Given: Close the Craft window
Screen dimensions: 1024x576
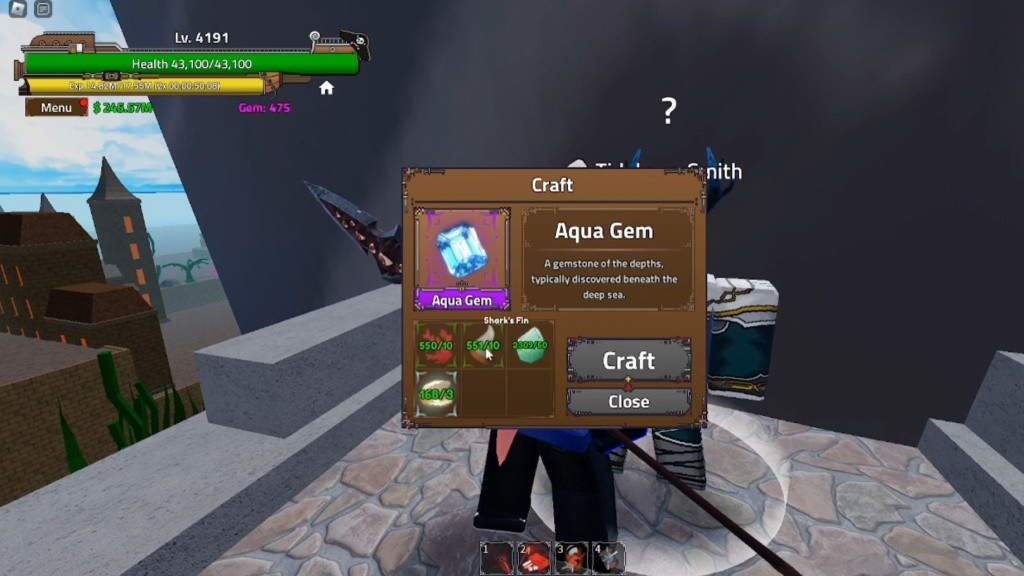Looking at the screenshot, I should [x=628, y=401].
